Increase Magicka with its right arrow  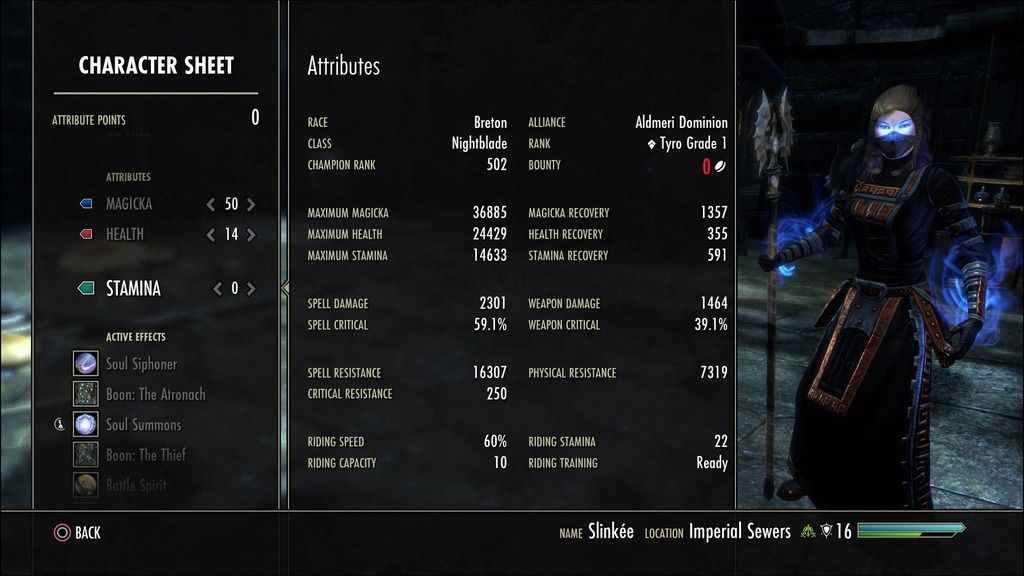tap(251, 204)
